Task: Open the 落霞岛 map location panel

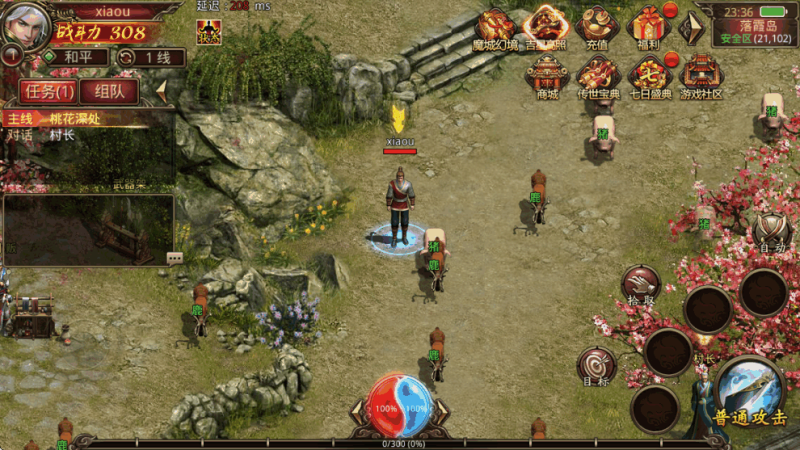Action: pos(755,28)
